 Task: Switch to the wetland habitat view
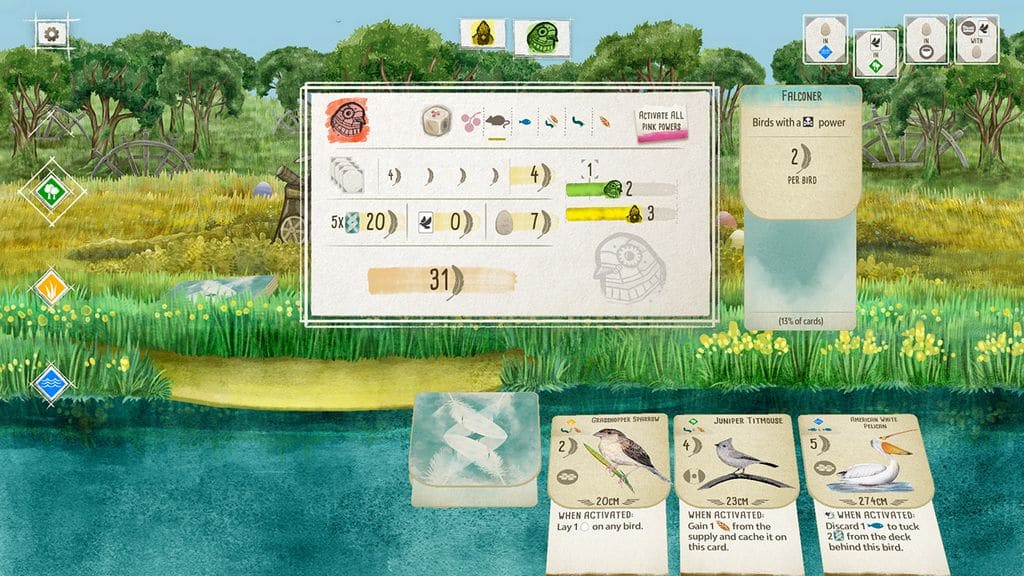(x=51, y=382)
